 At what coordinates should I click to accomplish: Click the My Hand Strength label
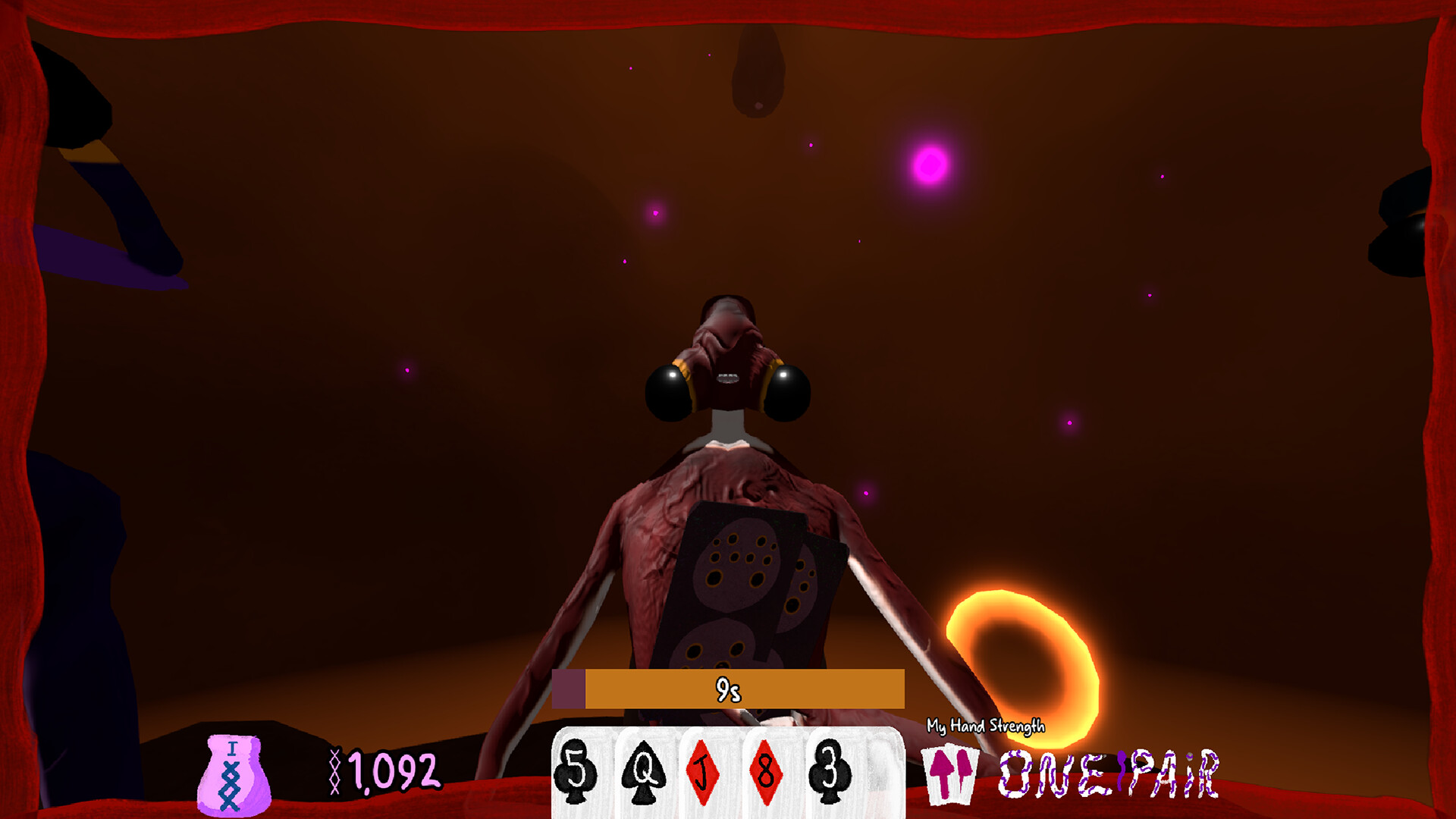[985, 726]
